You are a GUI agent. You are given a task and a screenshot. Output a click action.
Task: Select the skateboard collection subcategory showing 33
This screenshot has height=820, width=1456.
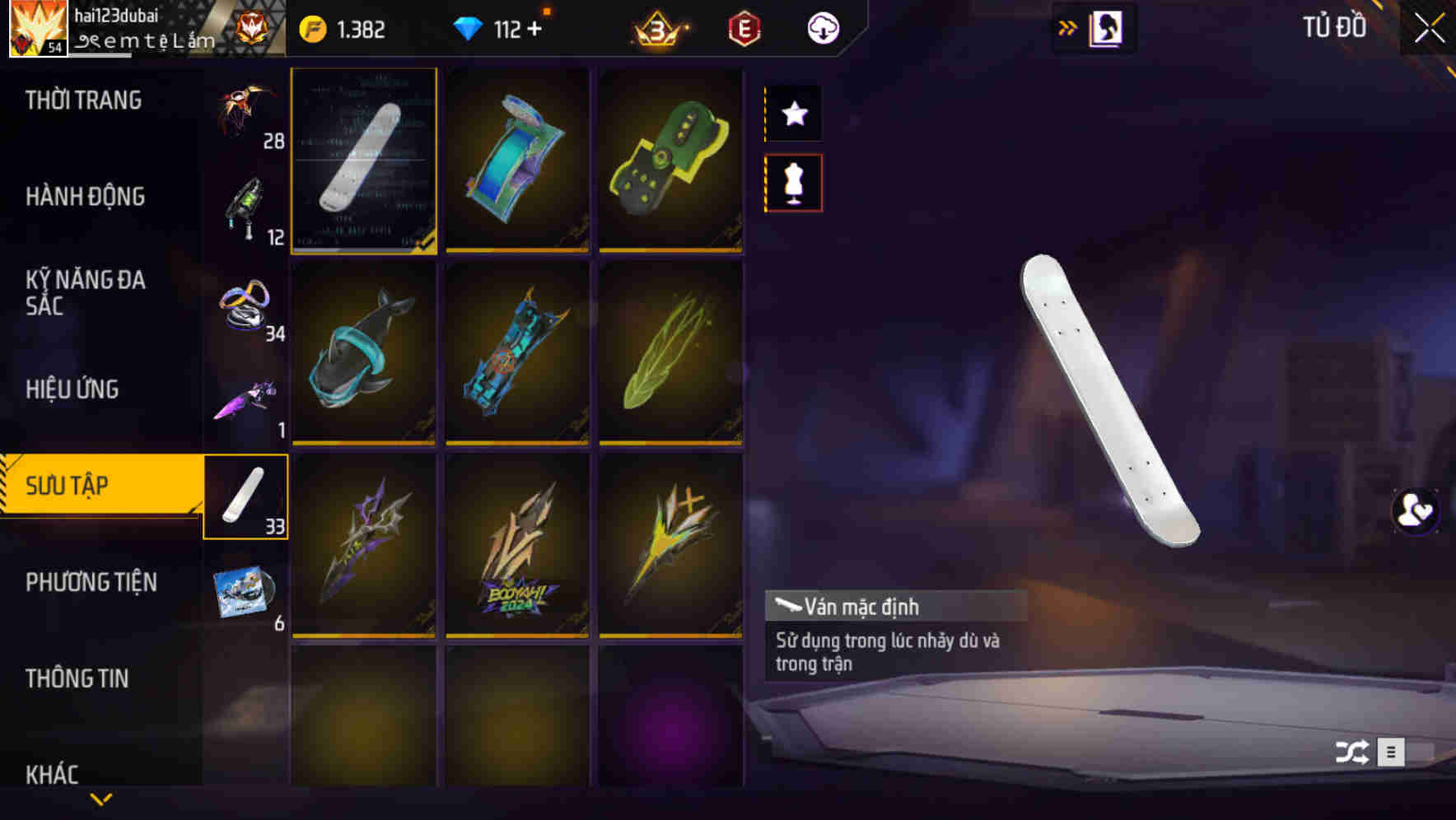[245, 495]
